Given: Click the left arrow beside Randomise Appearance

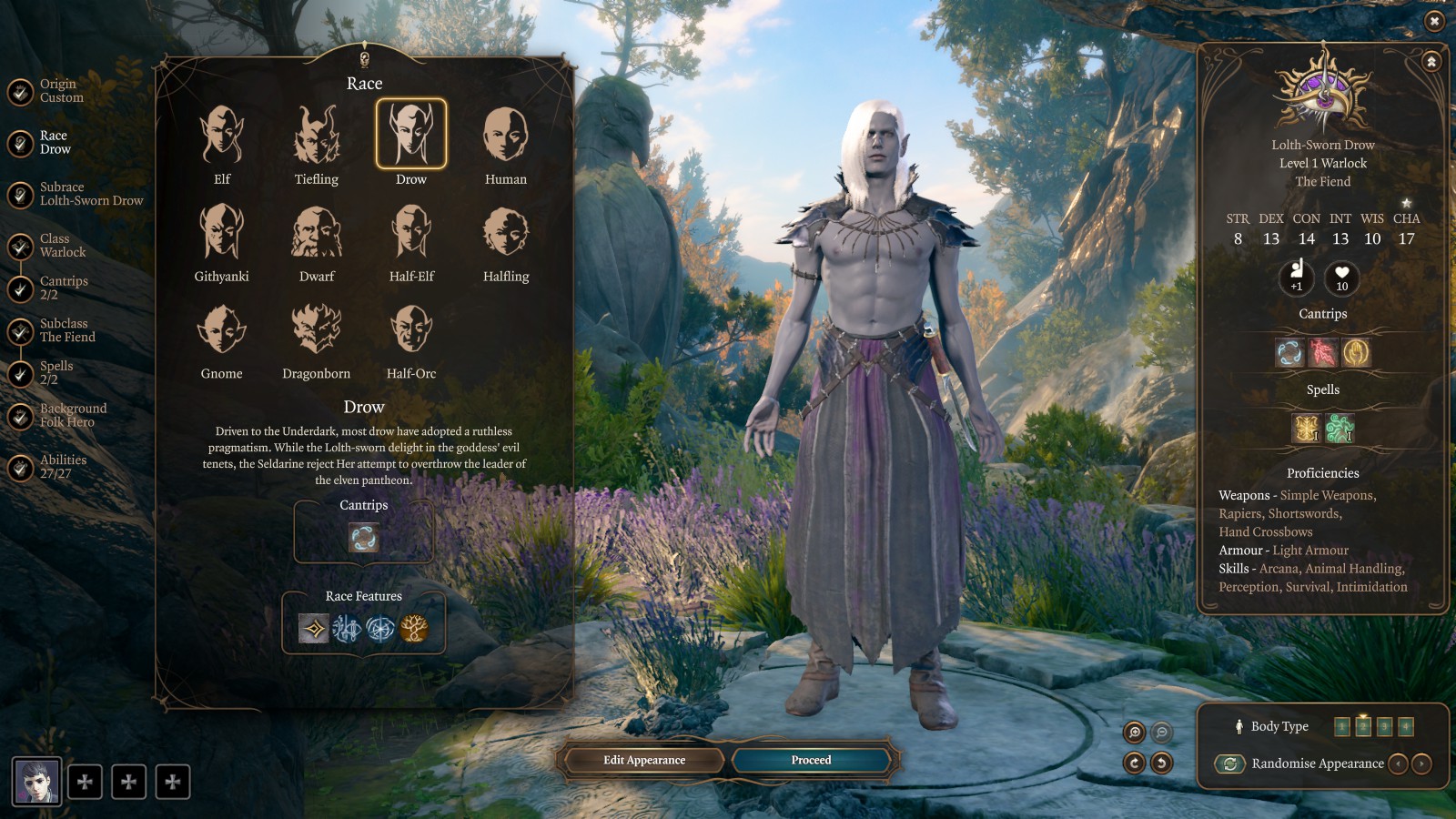Looking at the screenshot, I should pyautogui.click(x=1399, y=764).
